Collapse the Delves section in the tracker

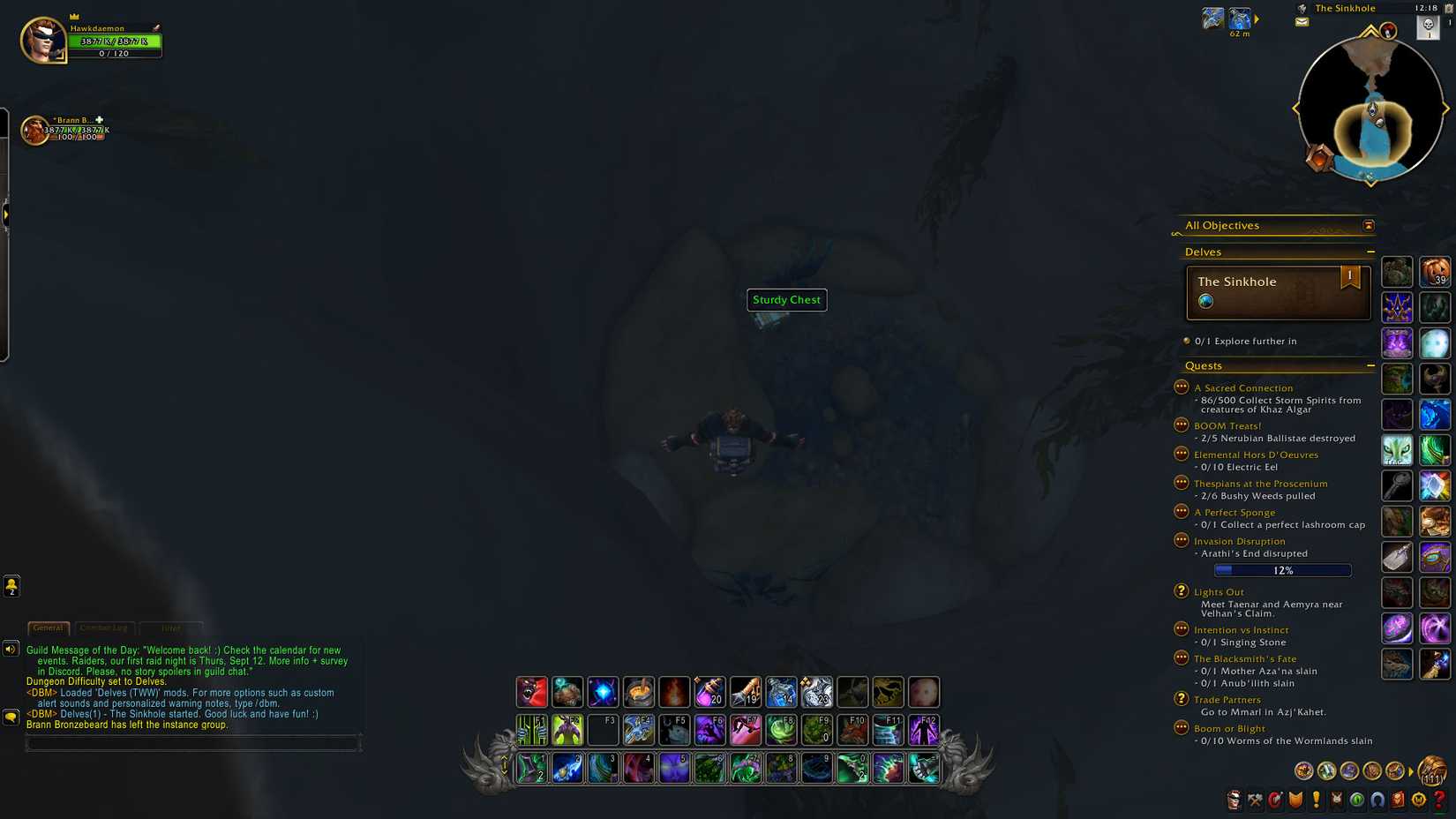(1372, 252)
